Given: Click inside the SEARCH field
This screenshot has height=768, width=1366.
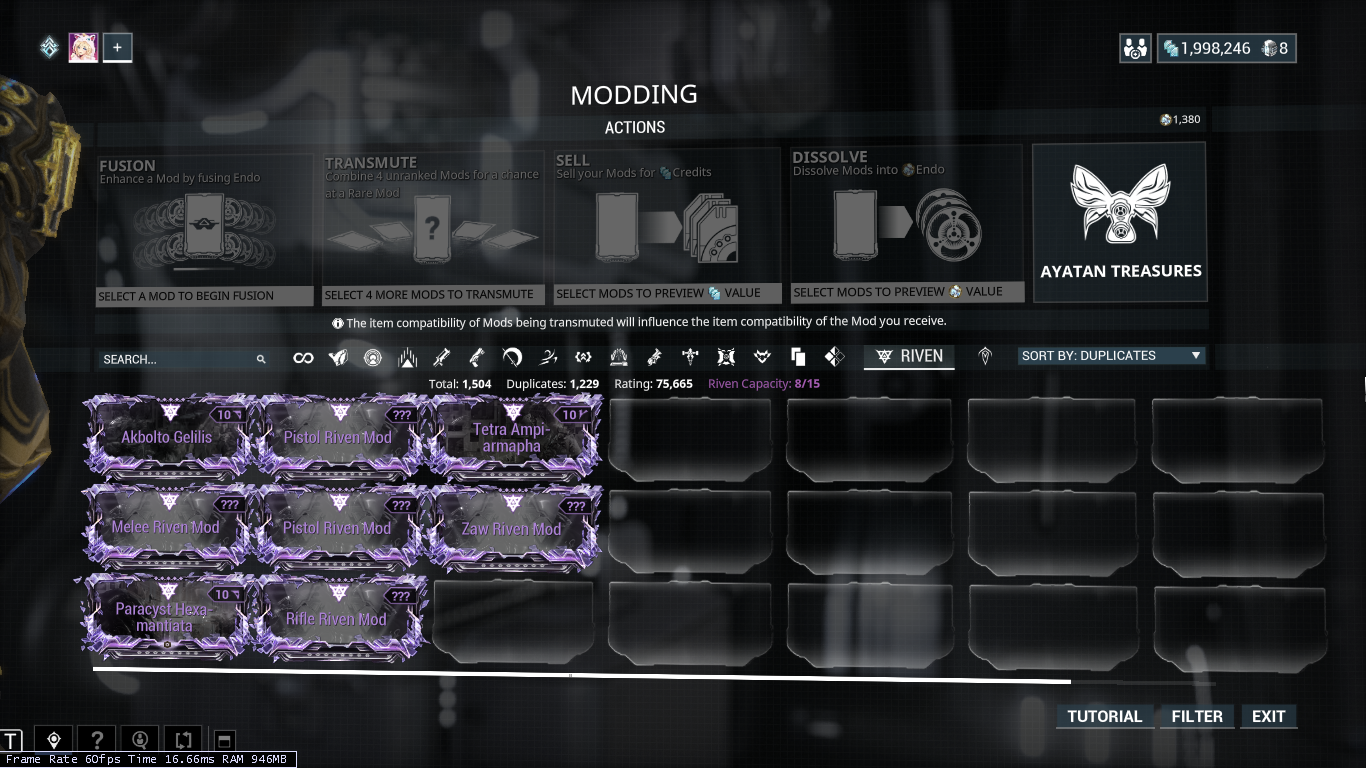Looking at the screenshot, I should [x=180, y=357].
